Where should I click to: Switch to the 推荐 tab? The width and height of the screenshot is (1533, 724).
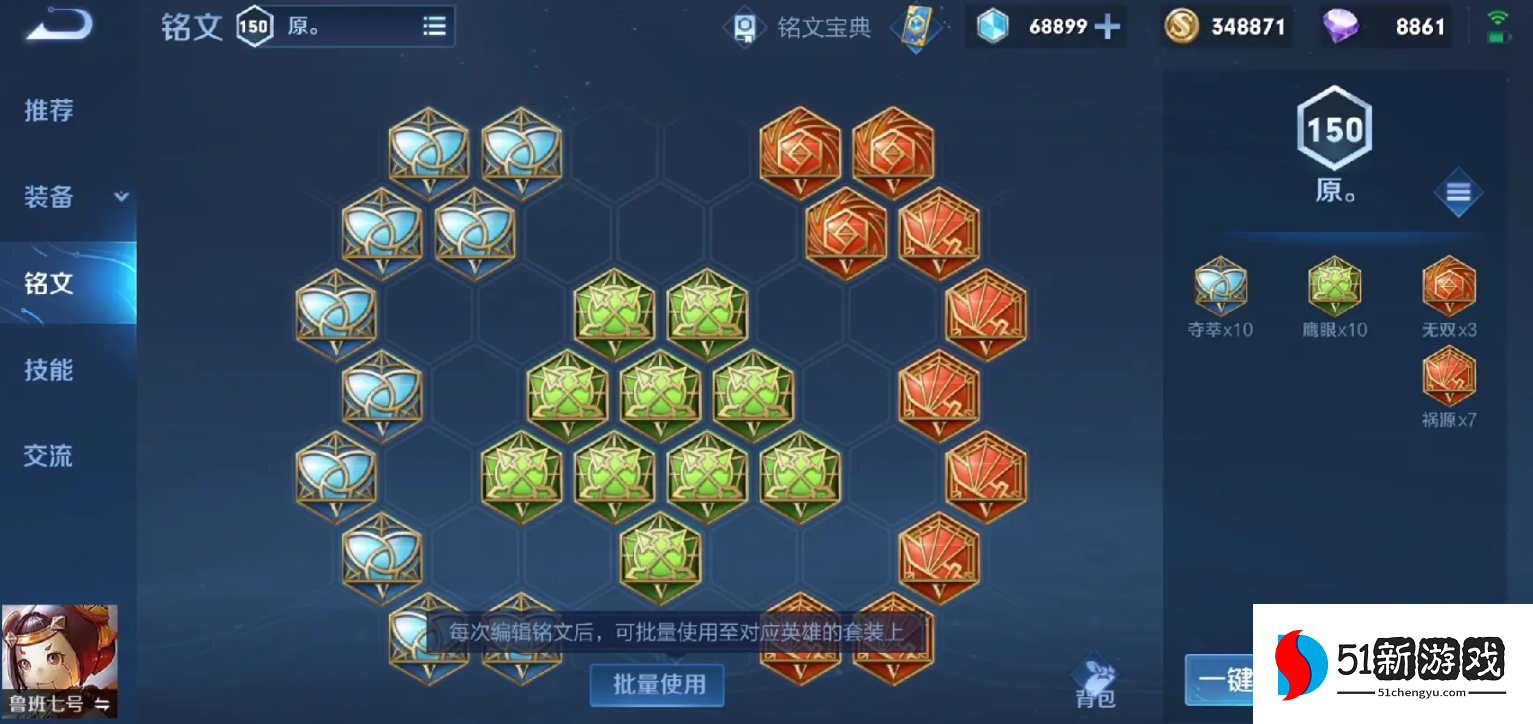click(49, 111)
